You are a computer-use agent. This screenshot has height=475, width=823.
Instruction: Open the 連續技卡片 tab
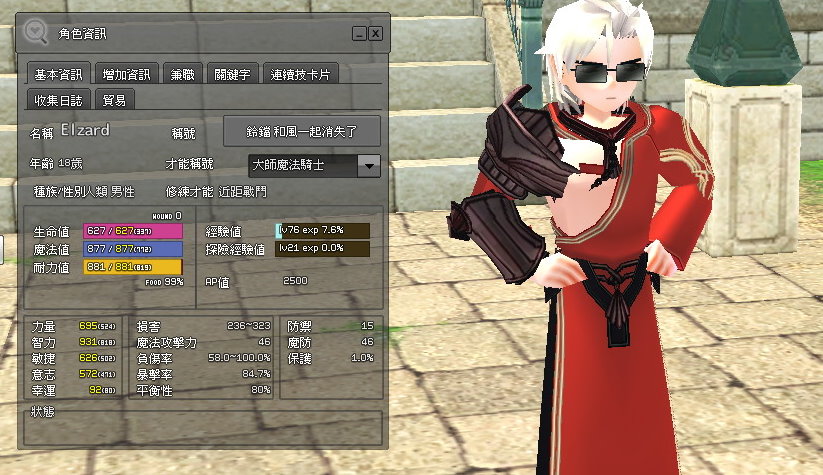(300, 75)
